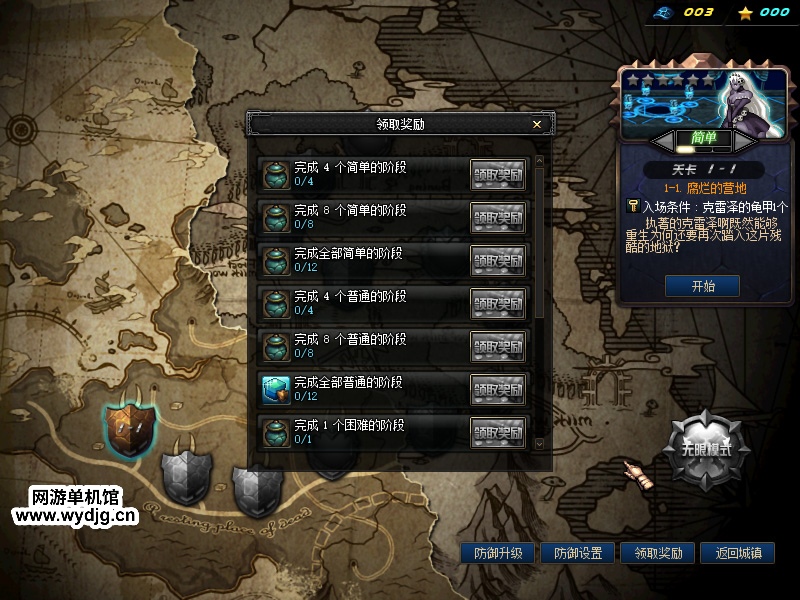Image resolution: width=800 pixels, height=600 pixels.
Task: Claim reward for 完成 1 个困难的阶段
Action: point(498,432)
